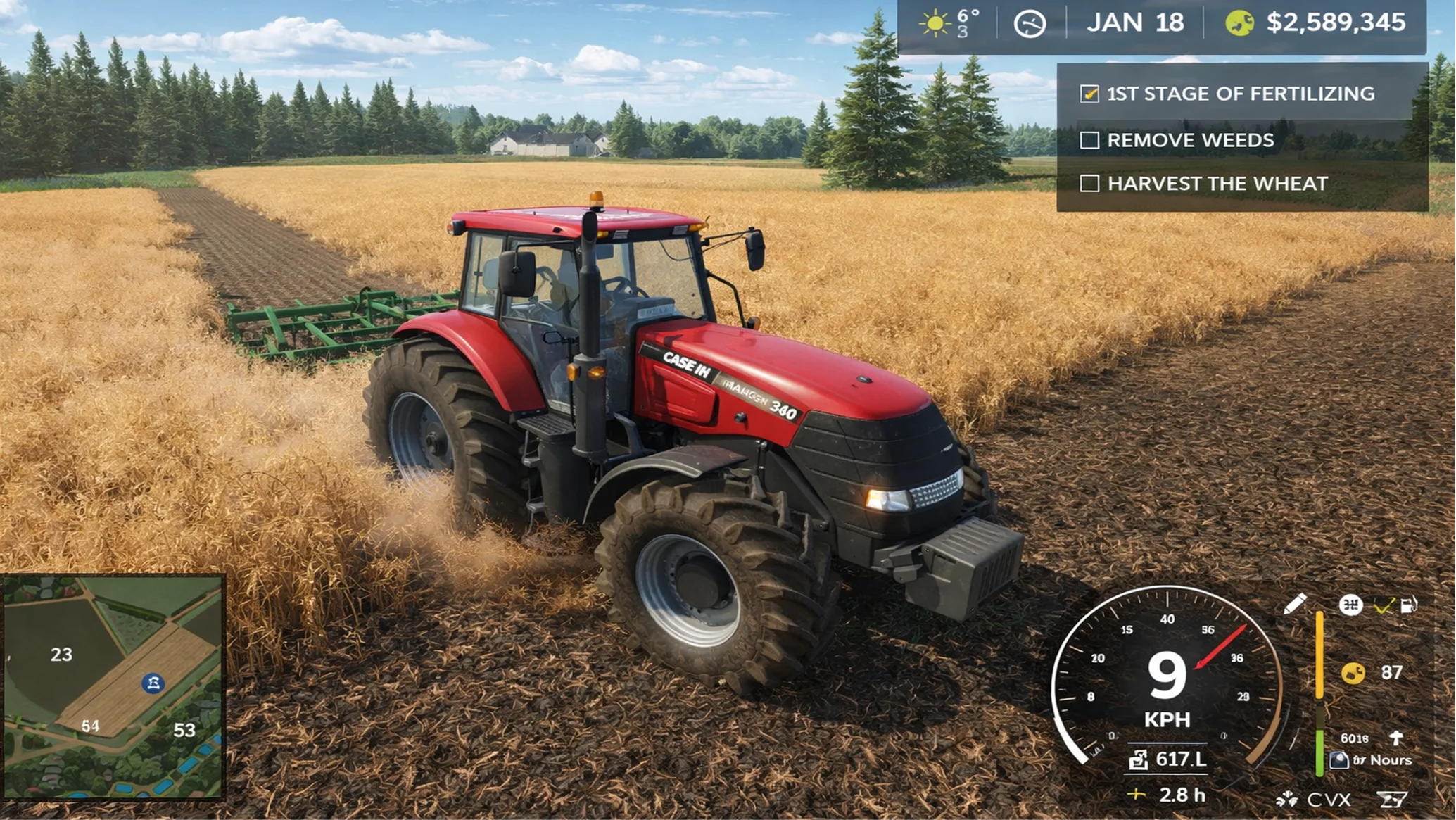1456x820 pixels.
Task: Click field number 23 on the minimap
Action: coord(61,655)
